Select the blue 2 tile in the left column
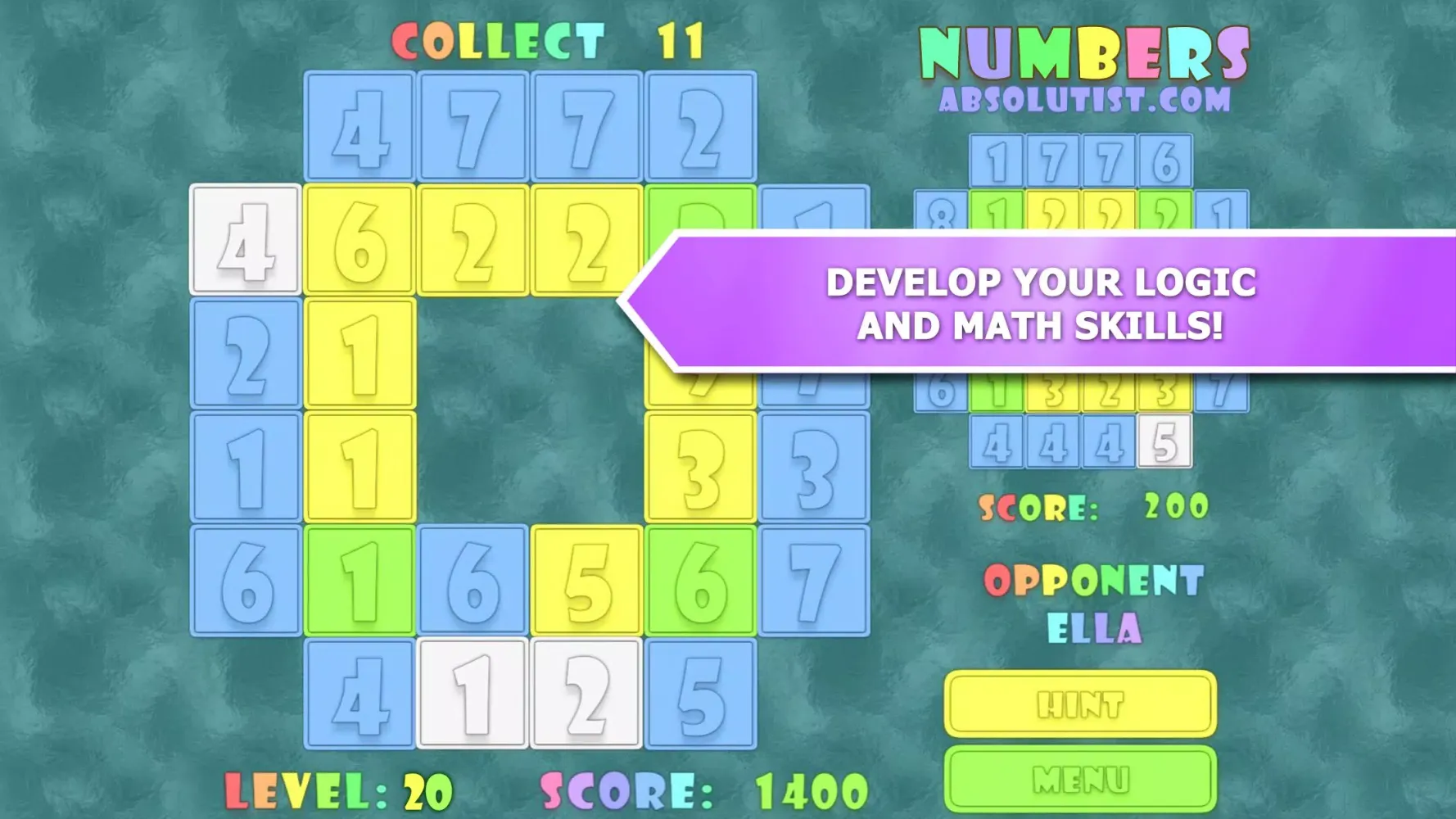1456x819 pixels. [245, 356]
